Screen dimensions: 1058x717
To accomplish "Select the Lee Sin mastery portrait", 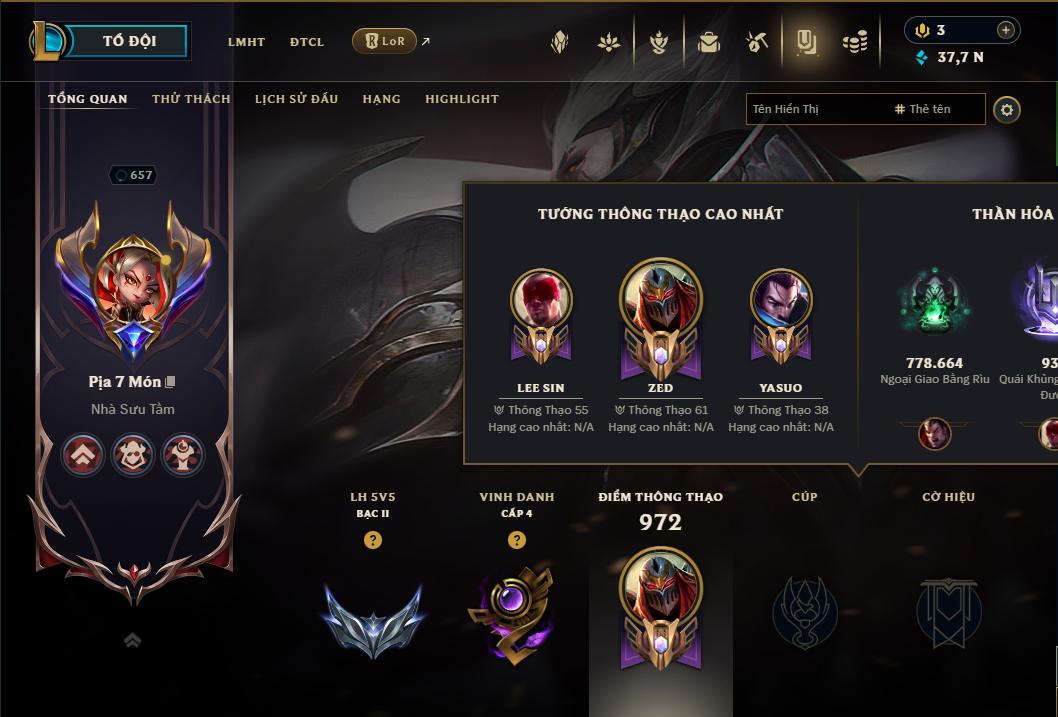I will point(541,312).
